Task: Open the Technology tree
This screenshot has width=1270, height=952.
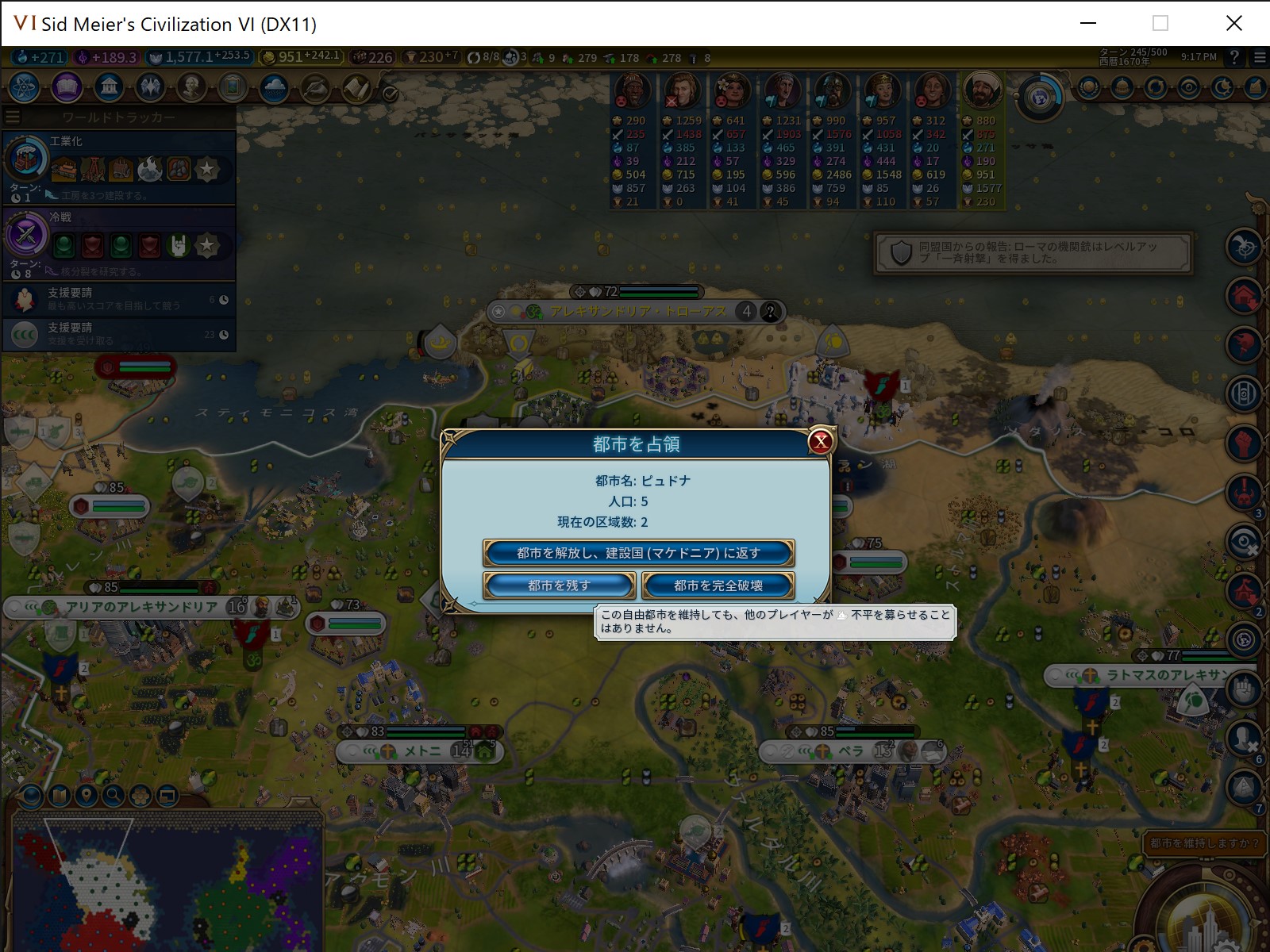Action: tap(24, 88)
